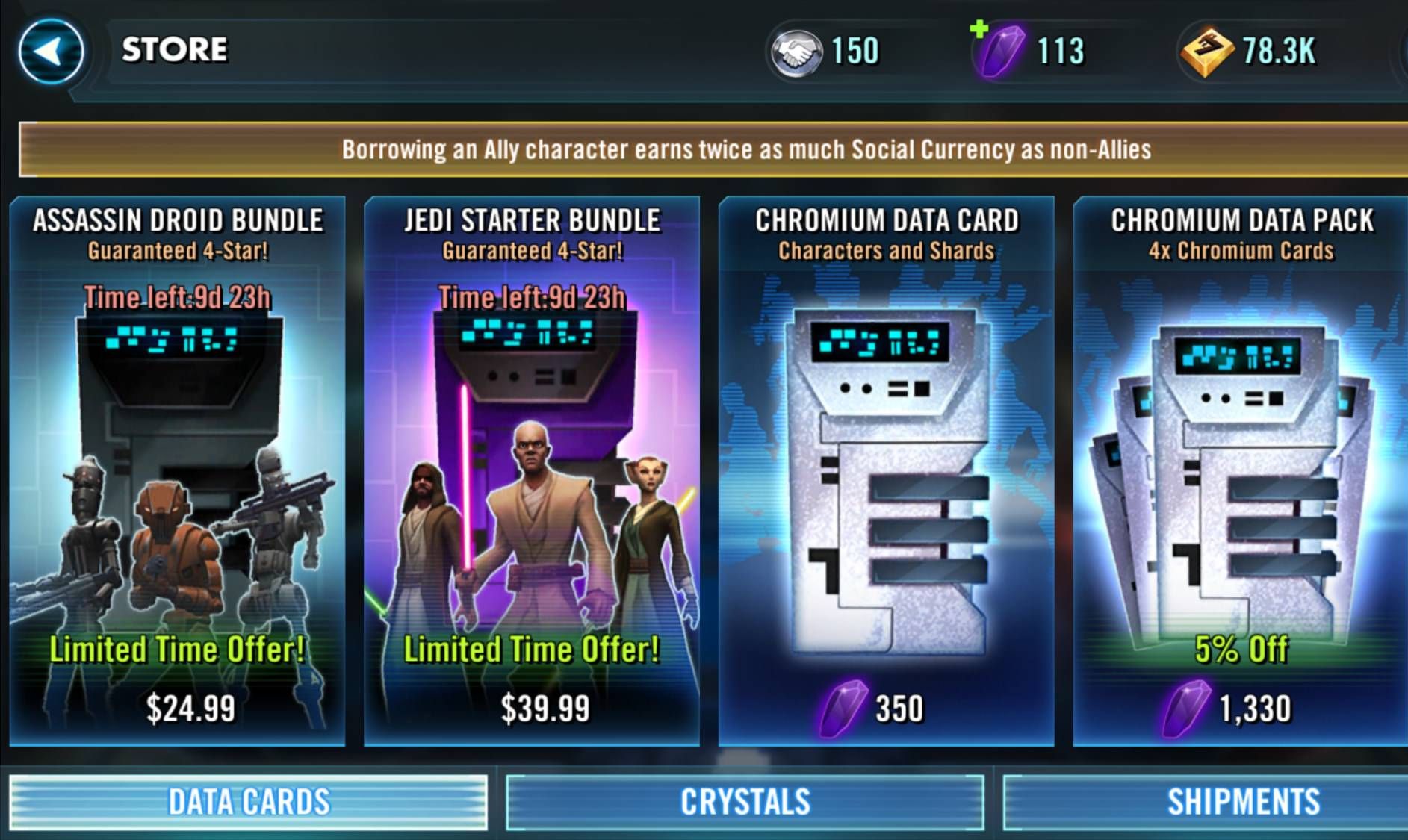Choose the Chromium Data Pack offer
The width and height of the screenshot is (1408, 840).
tap(1240, 470)
